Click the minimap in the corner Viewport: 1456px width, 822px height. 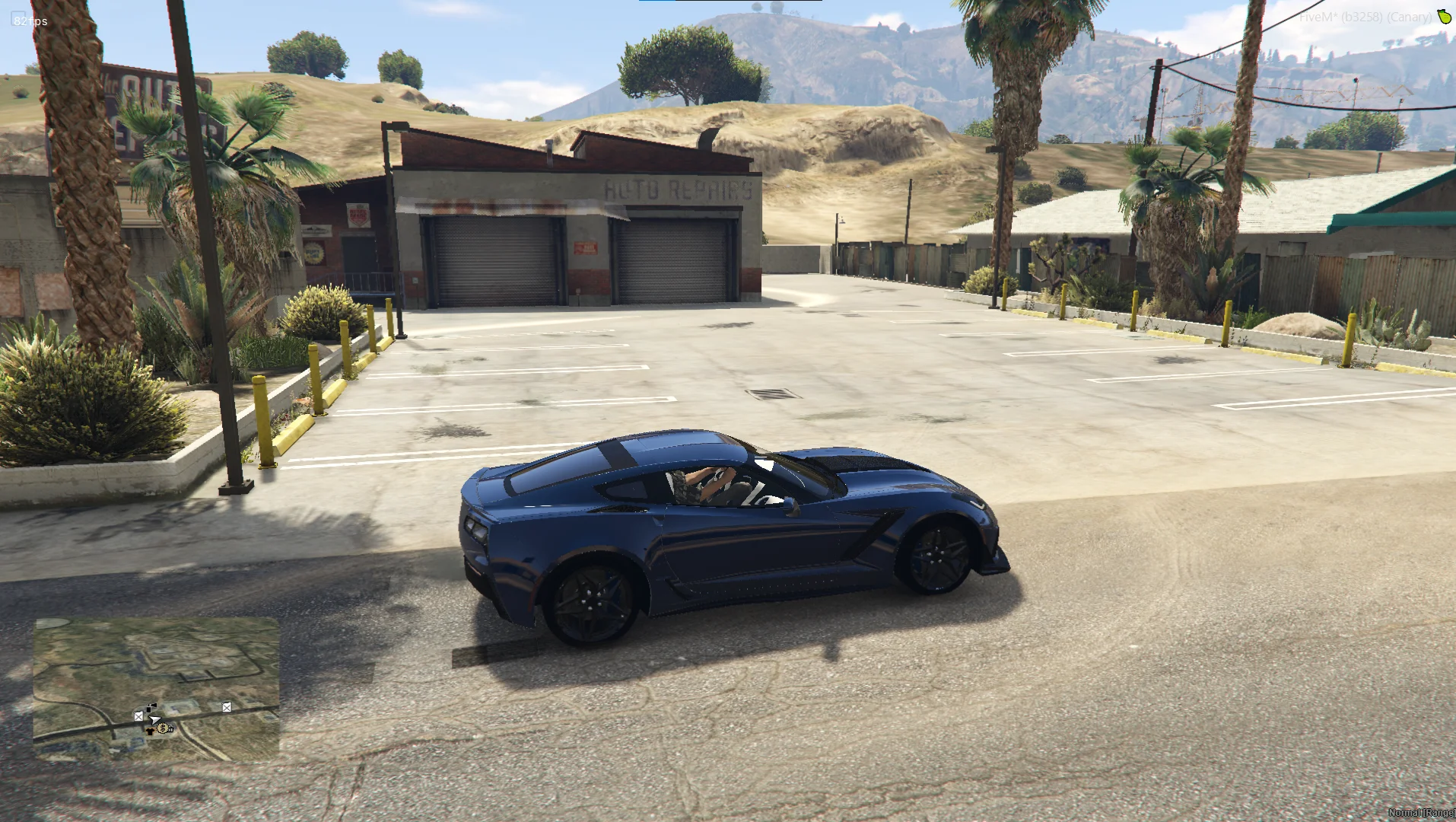[156, 689]
